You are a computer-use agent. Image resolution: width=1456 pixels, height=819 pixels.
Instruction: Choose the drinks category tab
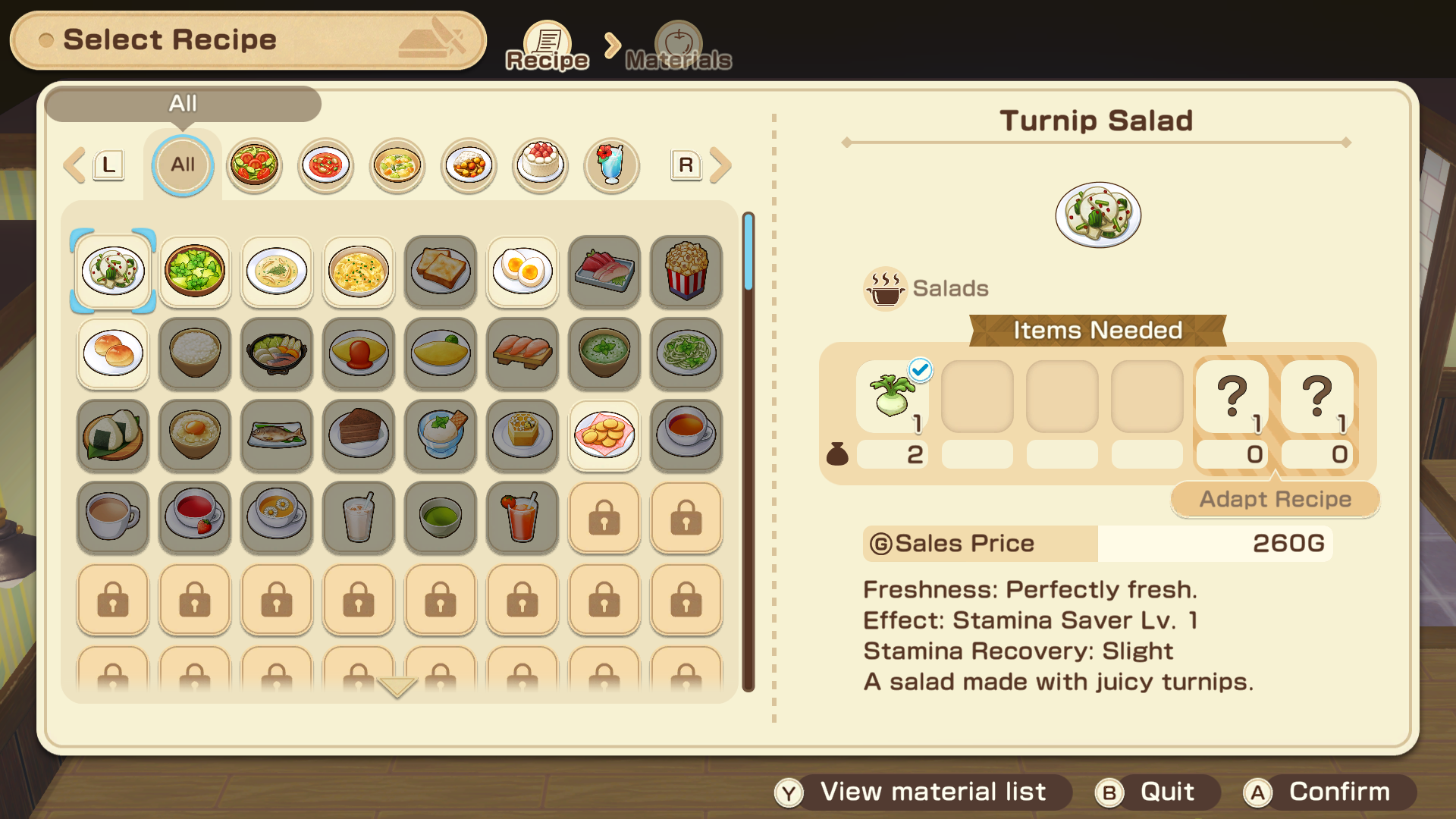point(611,165)
